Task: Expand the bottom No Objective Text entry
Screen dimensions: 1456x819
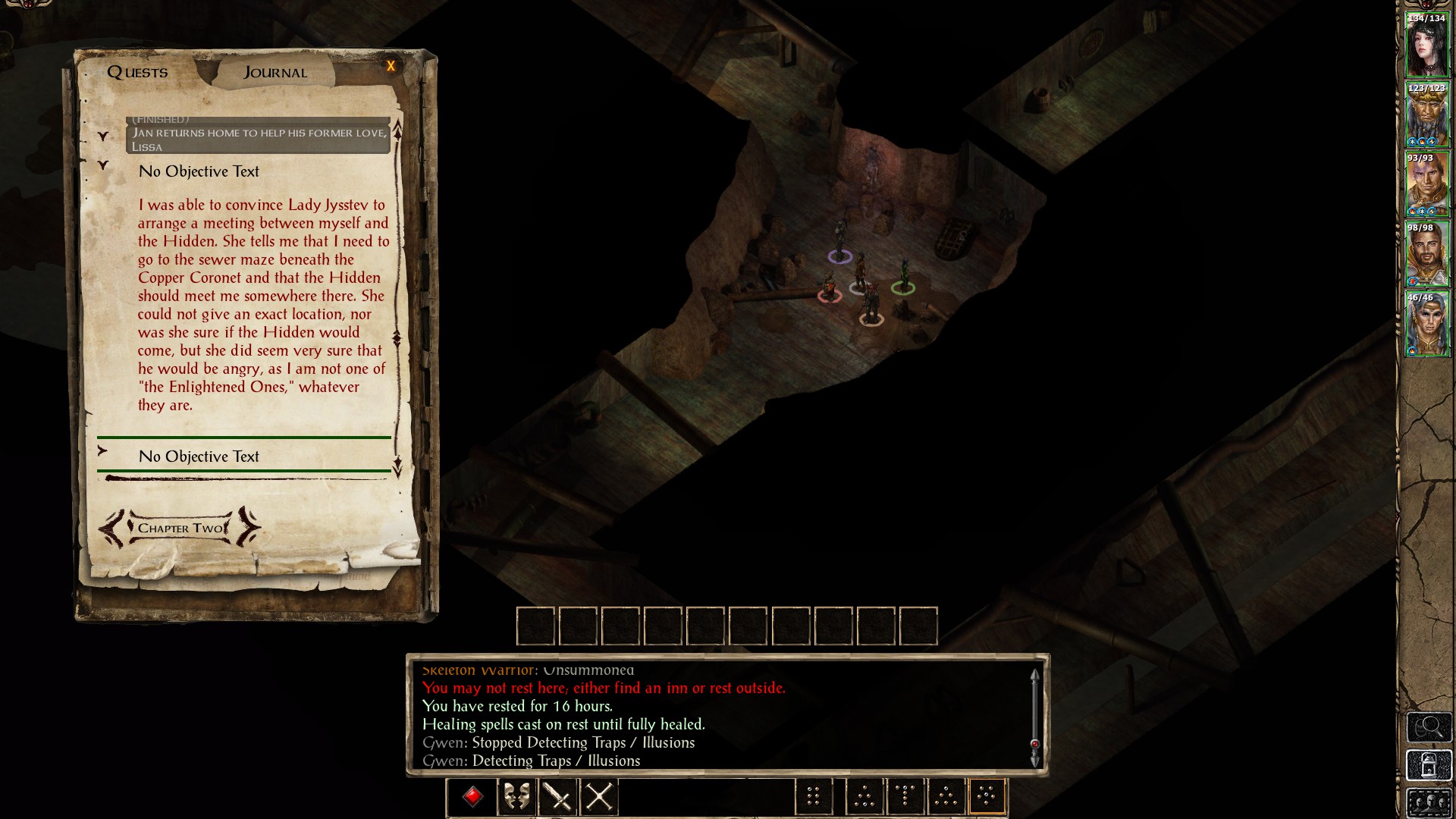Action: pos(103,451)
